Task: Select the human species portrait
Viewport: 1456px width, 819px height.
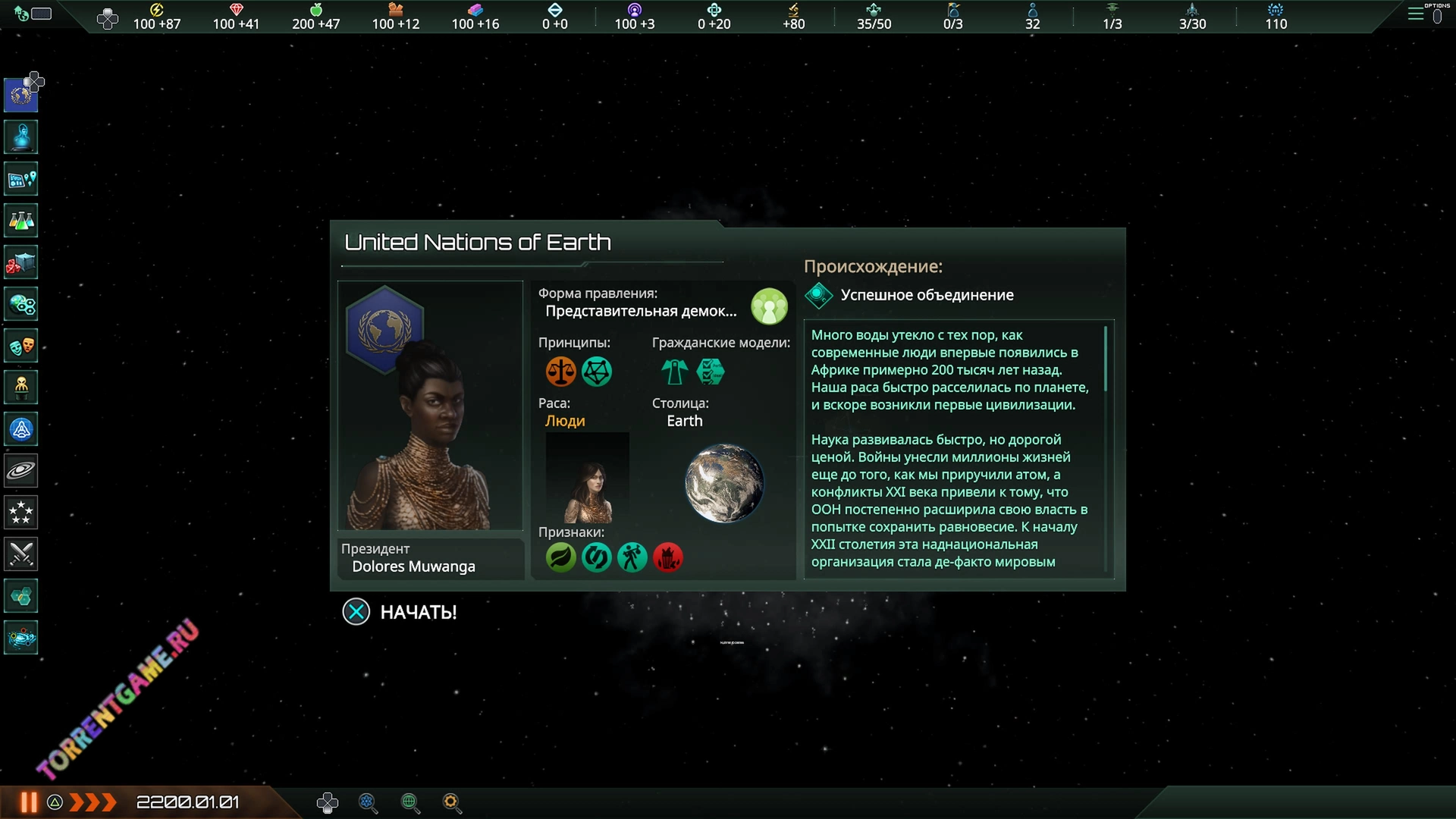Action: (x=588, y=478)
